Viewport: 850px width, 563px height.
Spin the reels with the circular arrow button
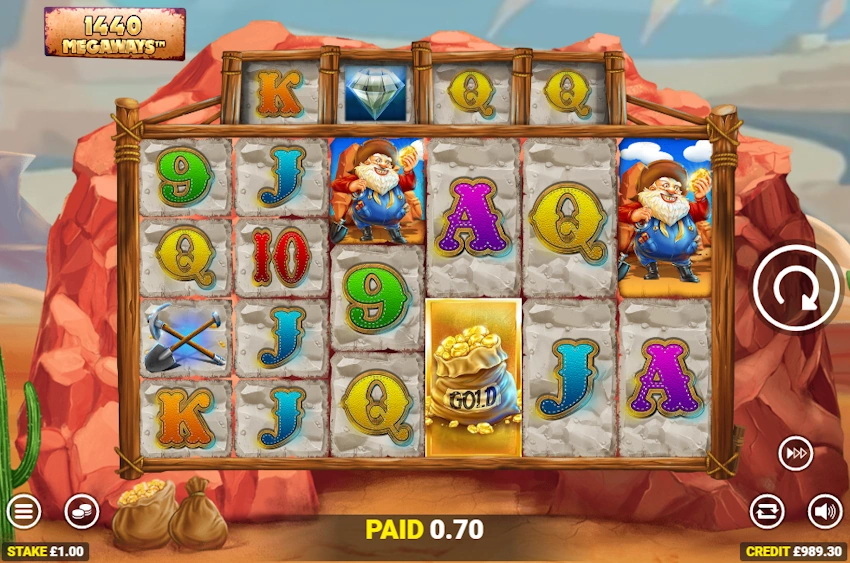[x=797, y=287]
